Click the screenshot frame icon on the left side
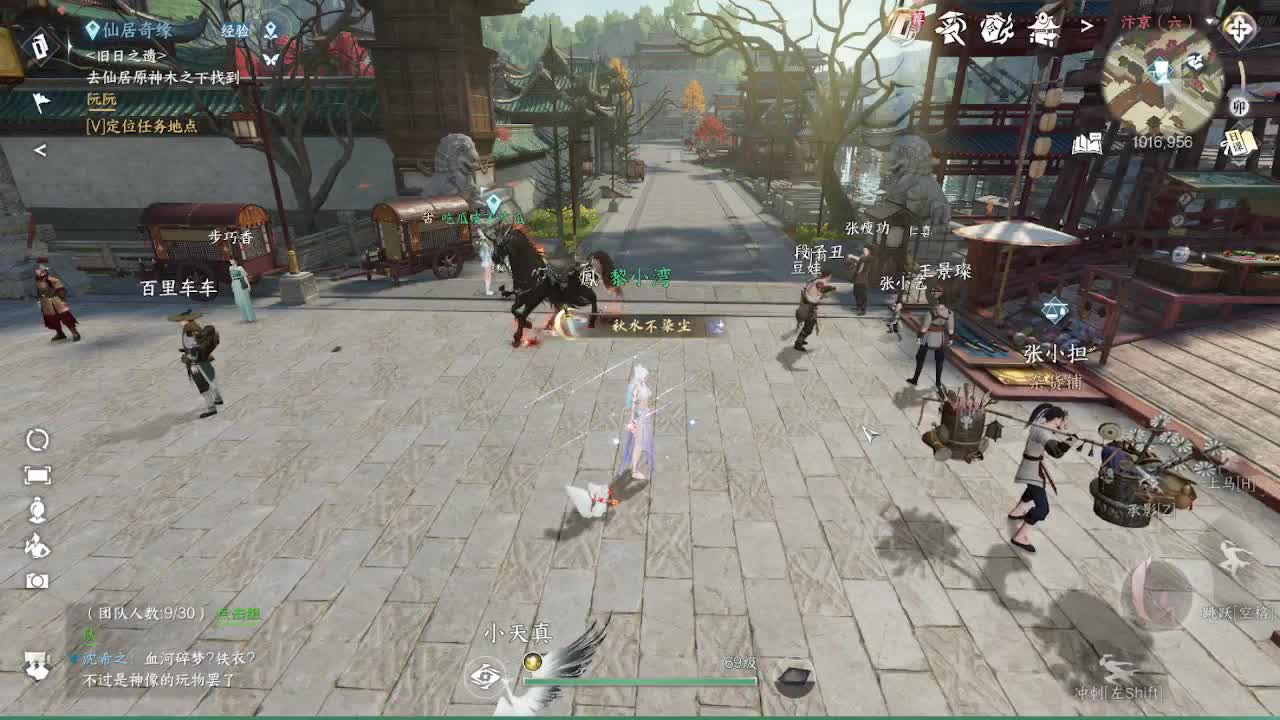This screenshot has width=1280, height=720. (x=36, y=474)
